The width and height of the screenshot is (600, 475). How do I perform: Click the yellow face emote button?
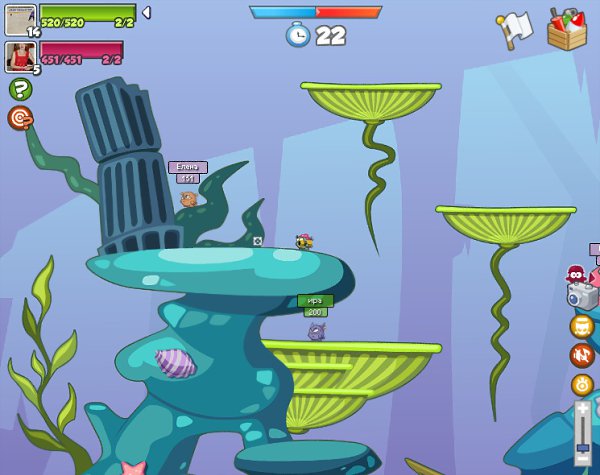click(582, 326)
